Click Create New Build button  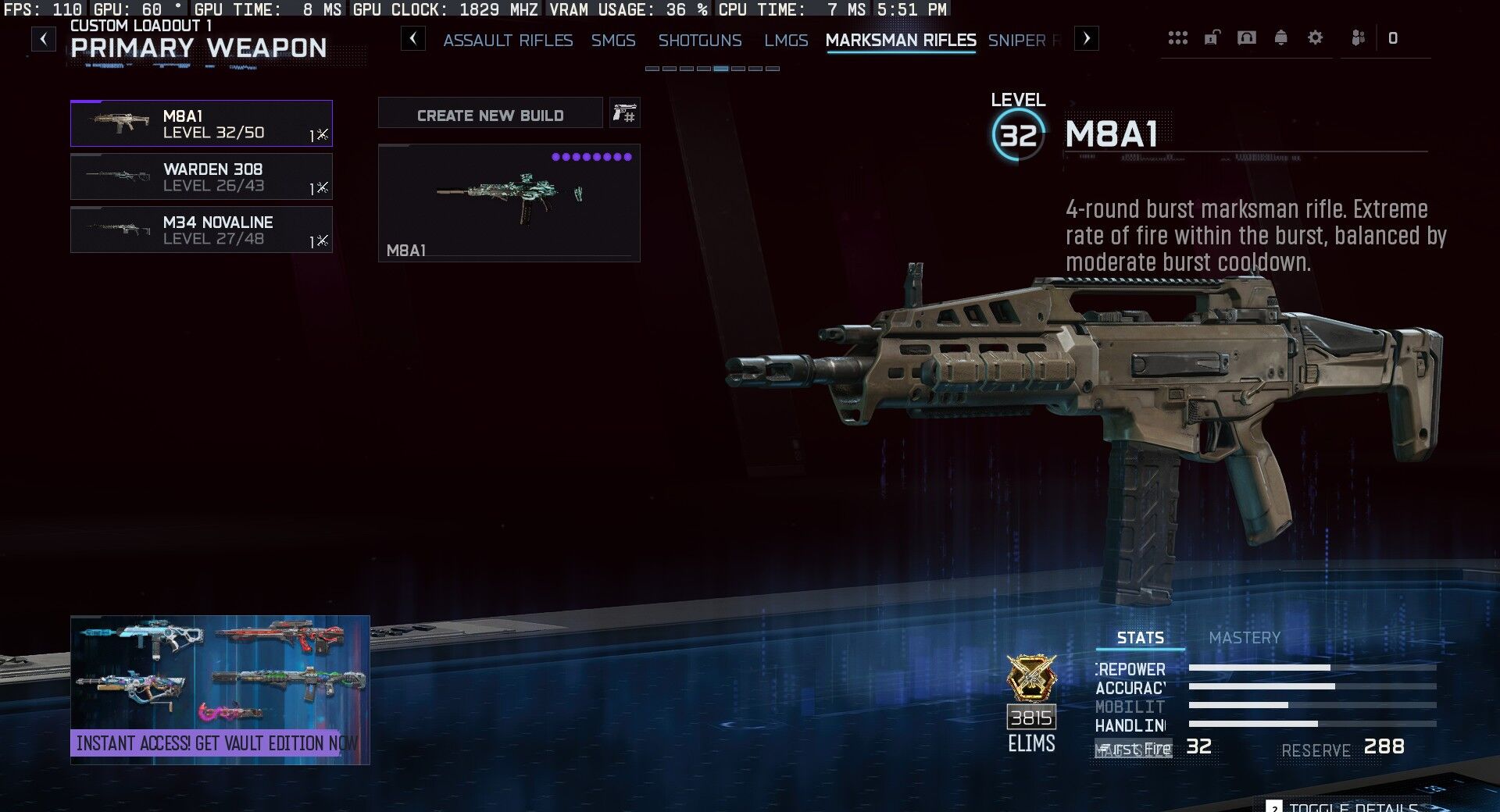tap(490, 116)
